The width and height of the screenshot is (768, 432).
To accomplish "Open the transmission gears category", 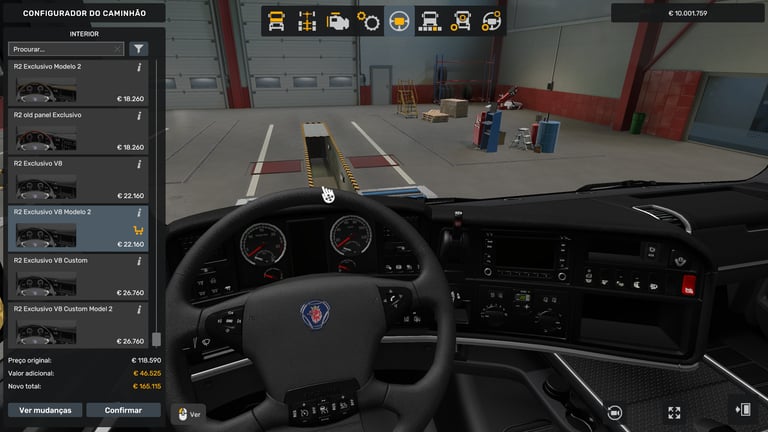I will (x=369, y=20).
